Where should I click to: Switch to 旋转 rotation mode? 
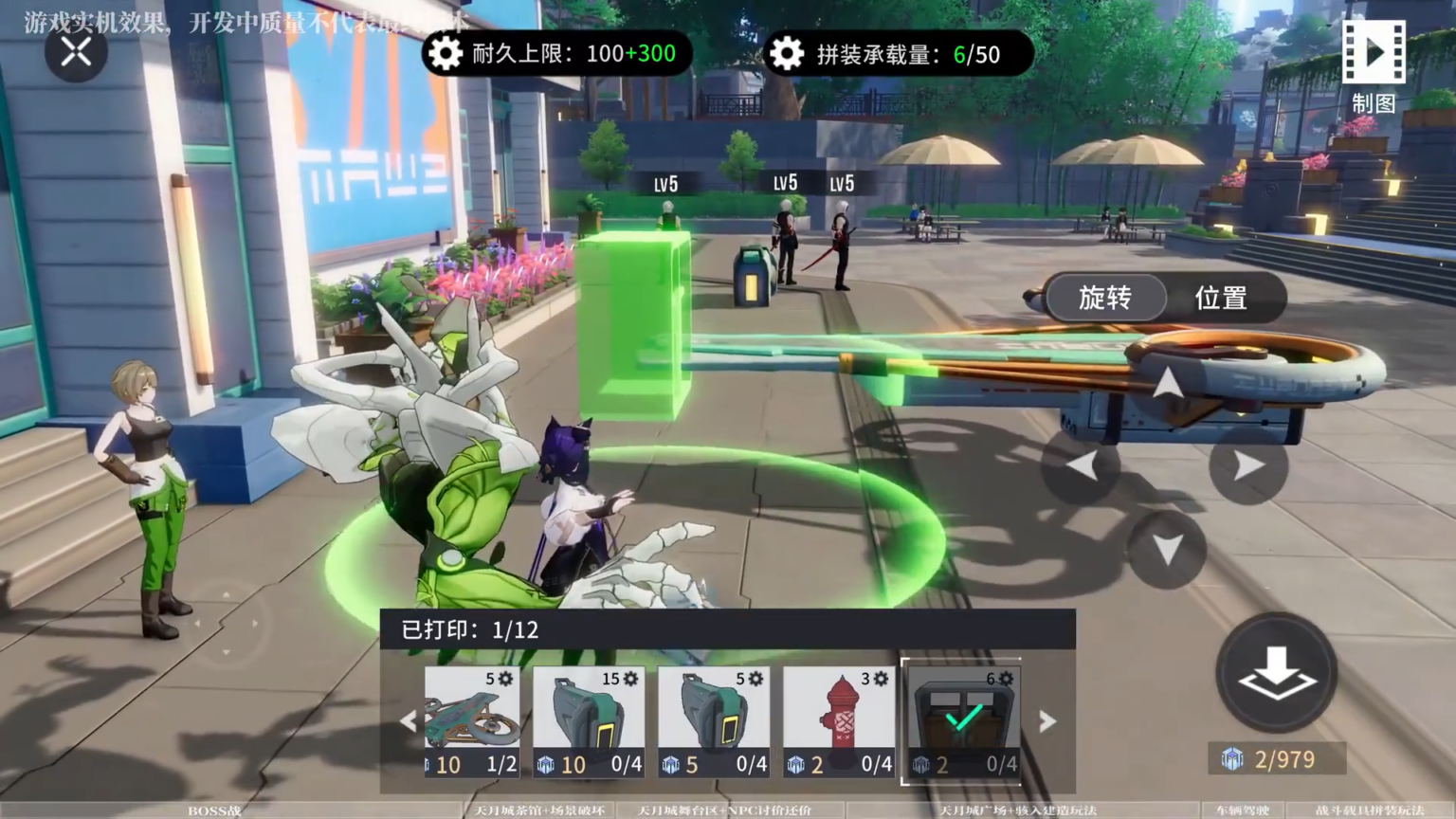click(1105, 298)
